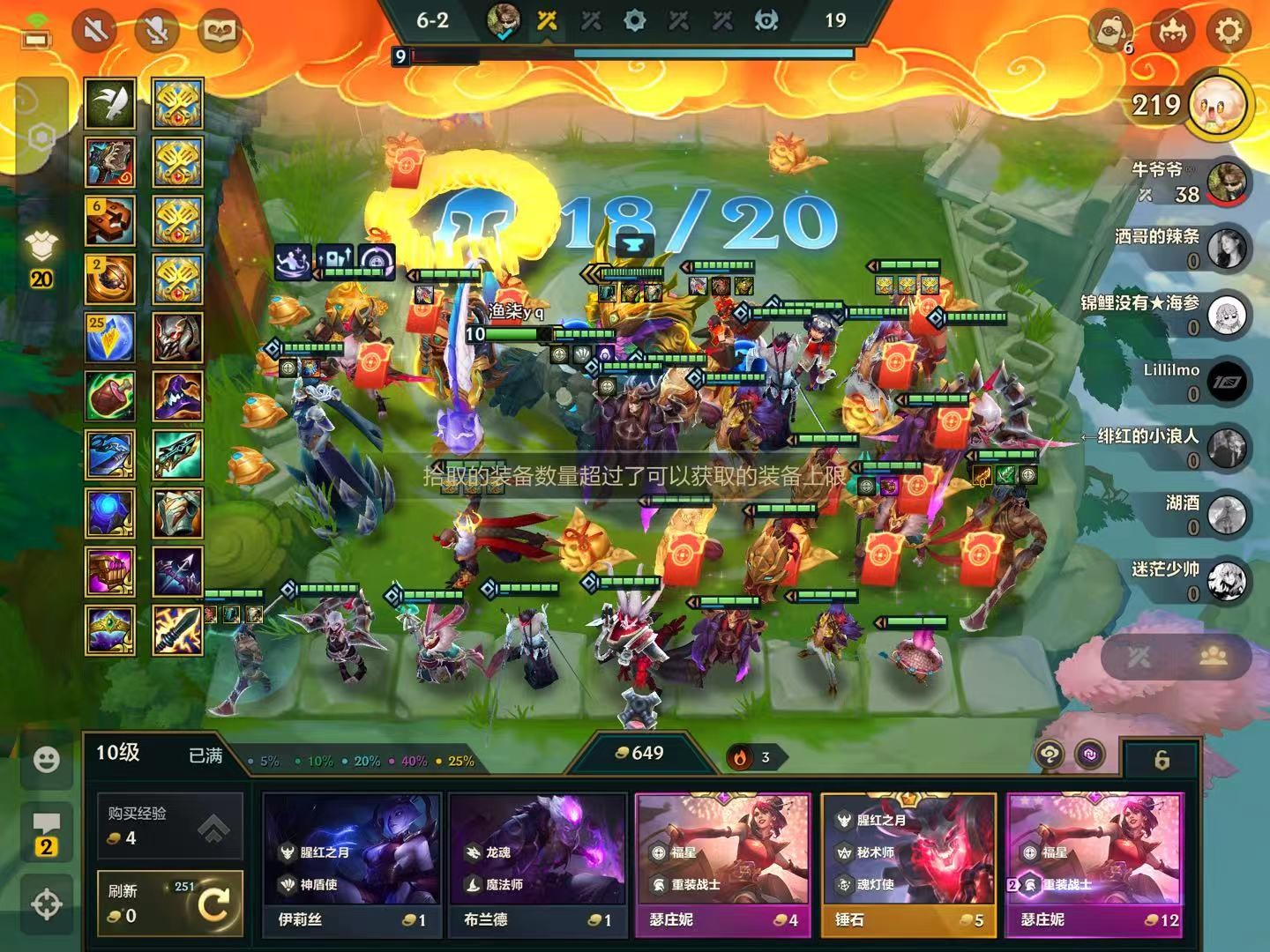Select player 迷茫少帅 in the list
This screenshot has height=952, width=1270.
(1226, 581)
